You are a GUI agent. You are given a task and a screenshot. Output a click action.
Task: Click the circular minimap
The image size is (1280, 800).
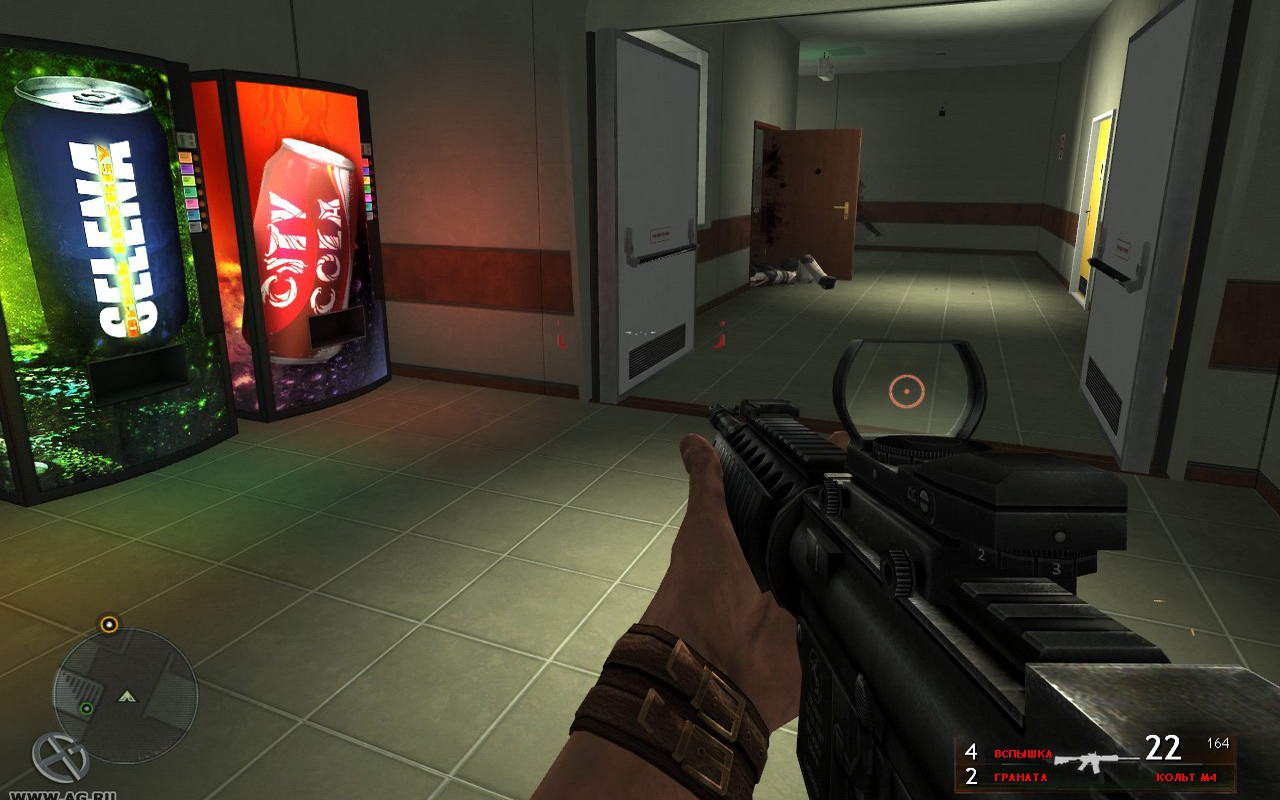pyautogui.click(x=125, y=695)
